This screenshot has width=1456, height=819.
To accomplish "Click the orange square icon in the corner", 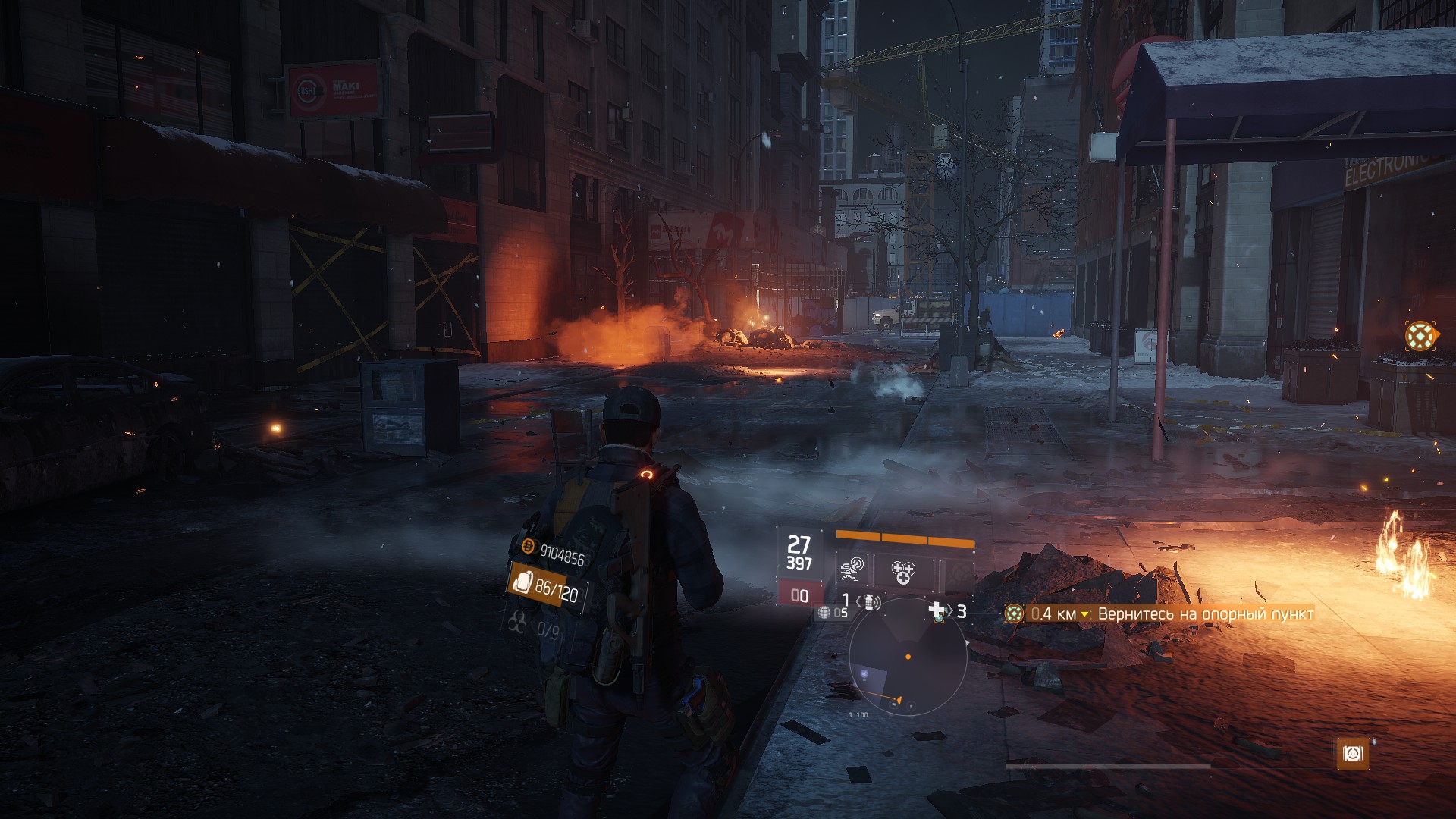I will (1353, 753).
